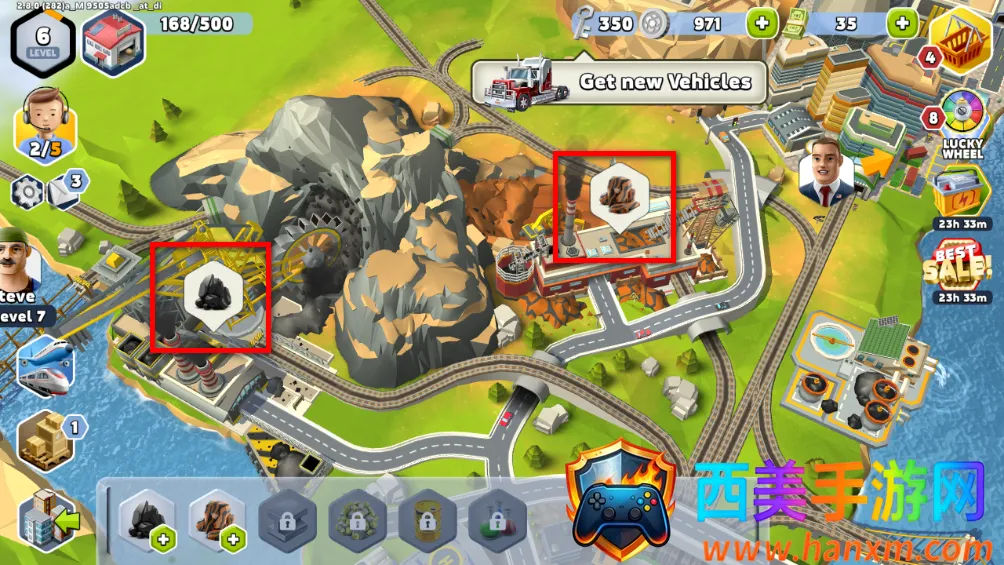Select the suited man's portrait near the city

(x=826, y=169)
